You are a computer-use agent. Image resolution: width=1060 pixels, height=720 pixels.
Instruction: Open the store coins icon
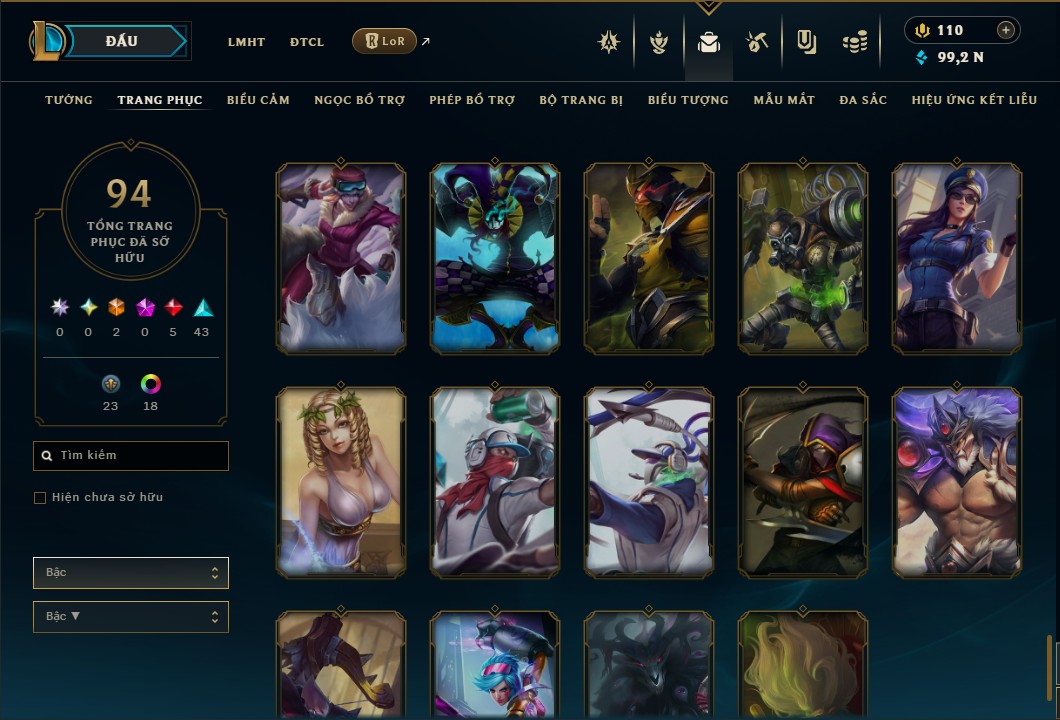point(854,42)
